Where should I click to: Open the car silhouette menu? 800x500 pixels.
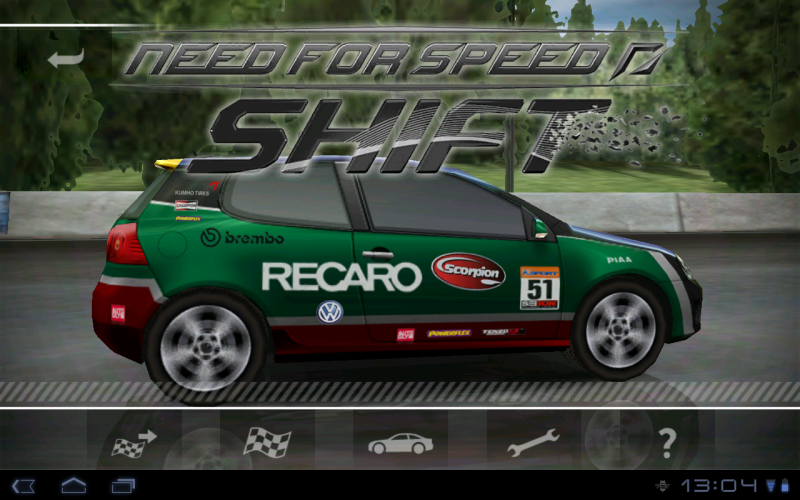(x=400, y=442)
